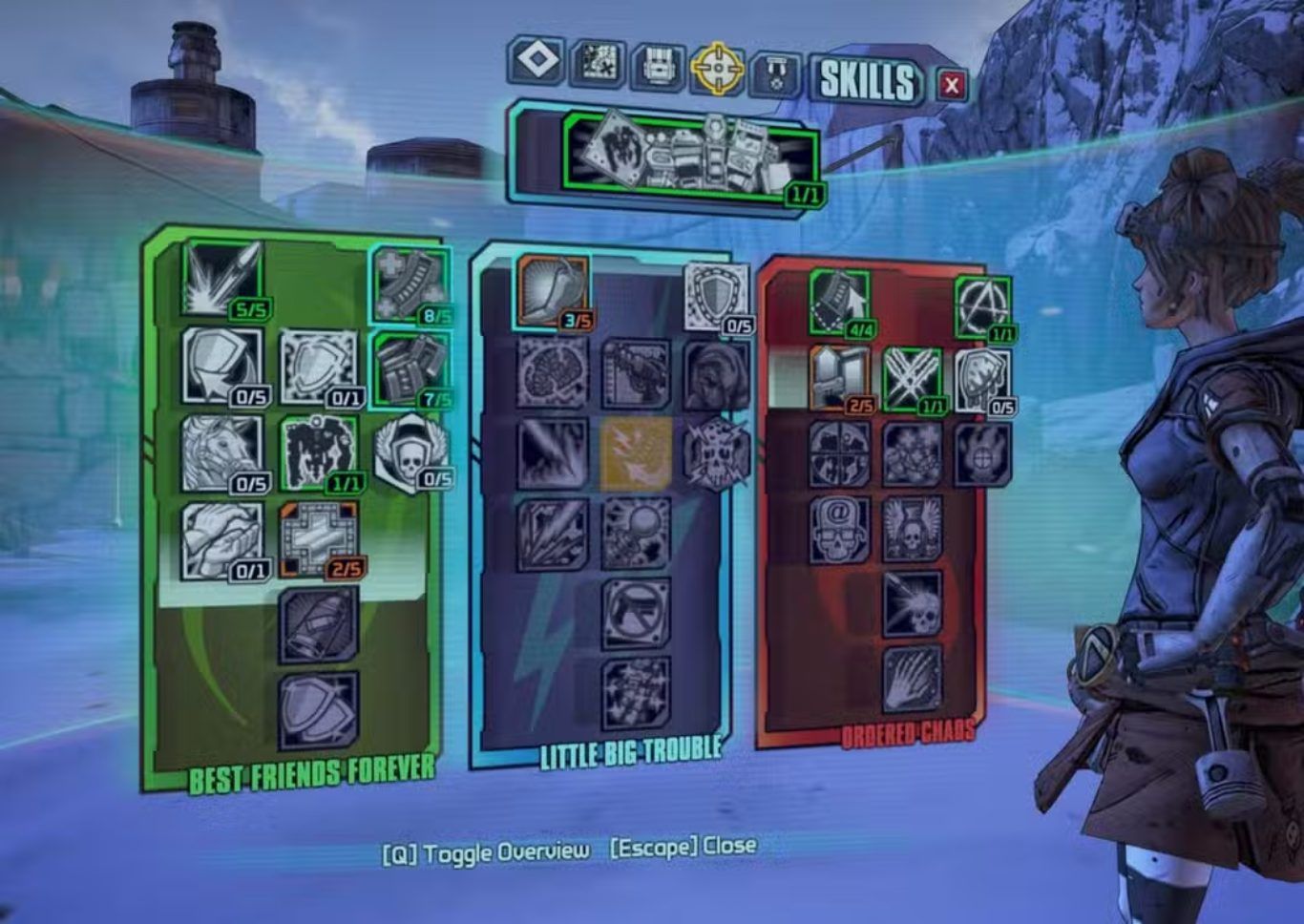Select the Anarchy symbol skill (1/1)
This screenshot has height=924, width=1304.
pyautogui.click(x=983, y=307)
